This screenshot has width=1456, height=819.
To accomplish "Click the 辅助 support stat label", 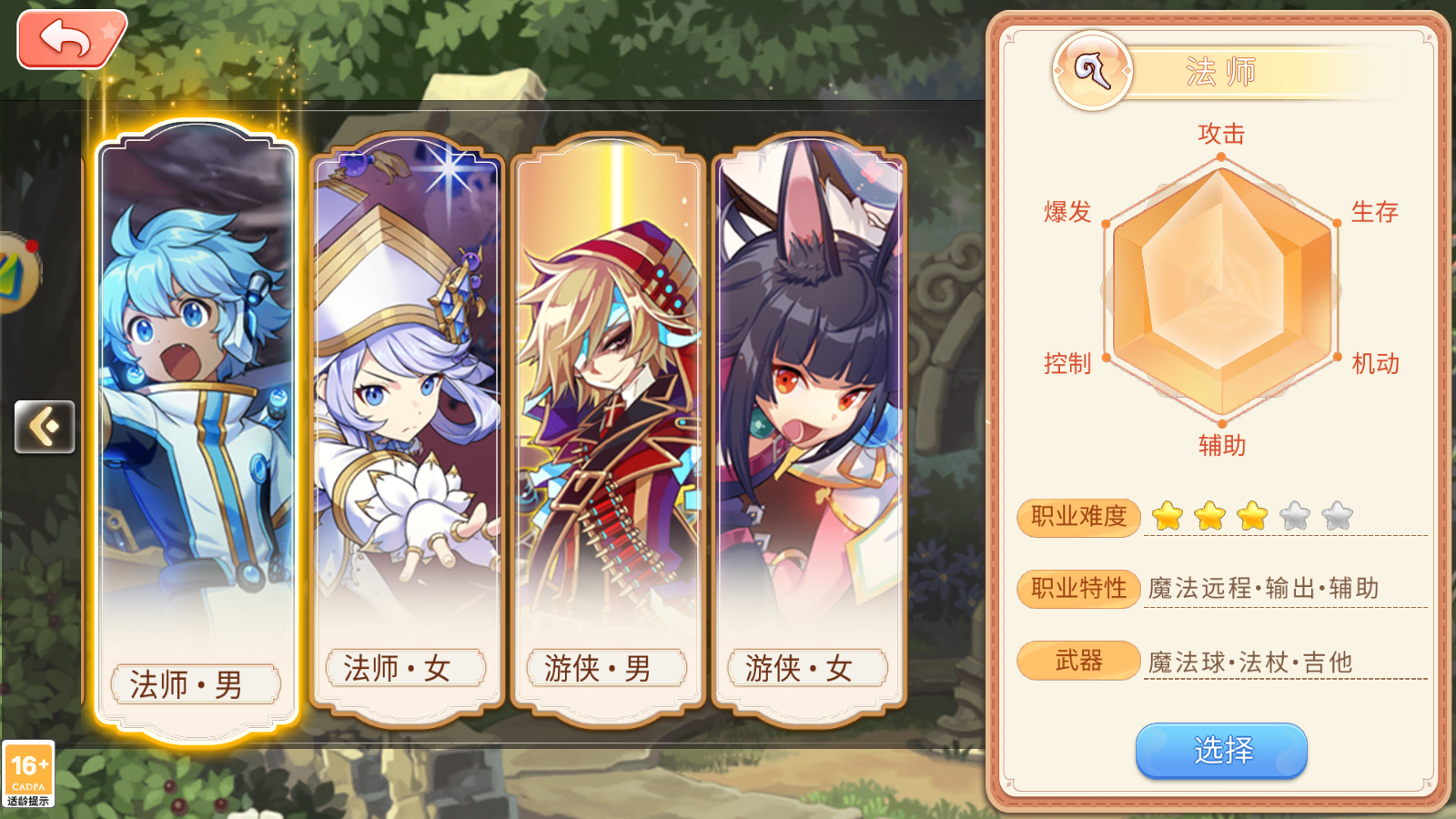I will [x=1219, y=446].
